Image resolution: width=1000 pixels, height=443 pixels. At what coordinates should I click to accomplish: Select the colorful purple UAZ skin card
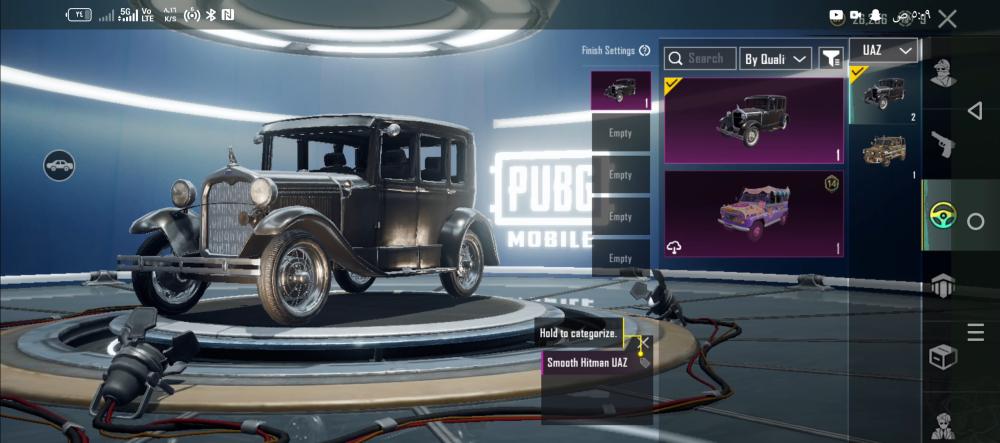coord(754,213)
